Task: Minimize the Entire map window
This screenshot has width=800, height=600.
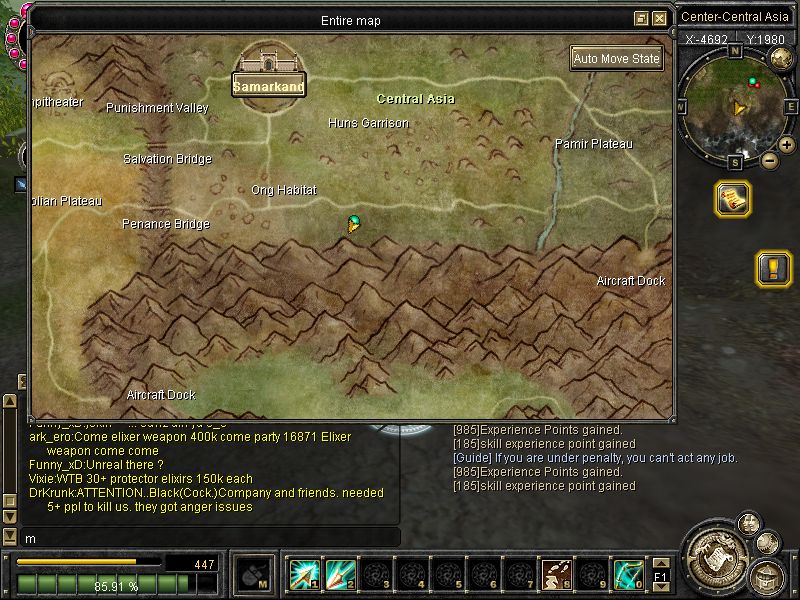Action: click(642, 19)
